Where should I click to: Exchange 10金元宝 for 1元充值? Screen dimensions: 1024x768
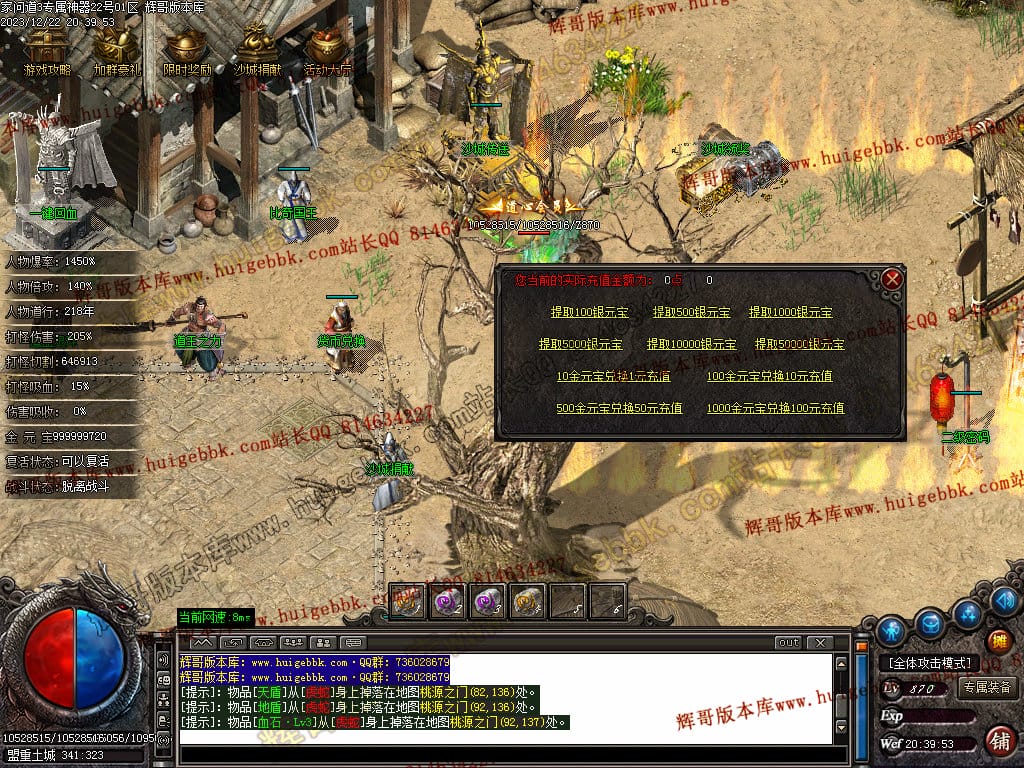click(613, 376)
